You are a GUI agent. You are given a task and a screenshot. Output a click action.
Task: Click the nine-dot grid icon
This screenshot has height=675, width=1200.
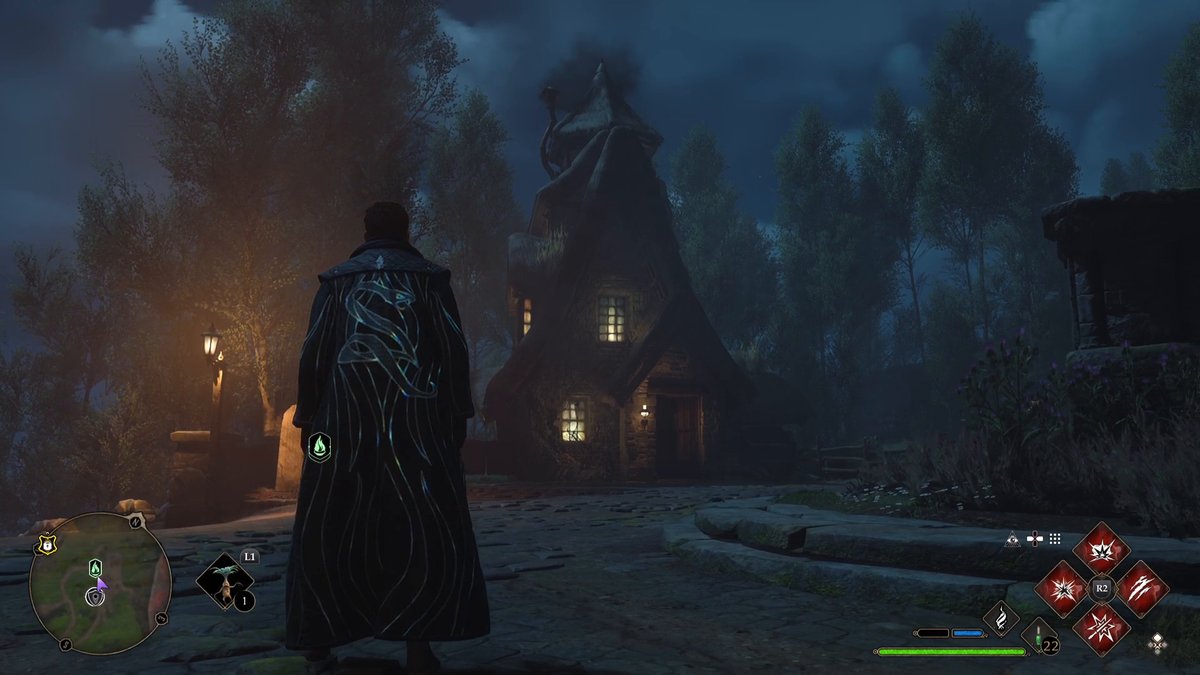[x=1055, y=539]
